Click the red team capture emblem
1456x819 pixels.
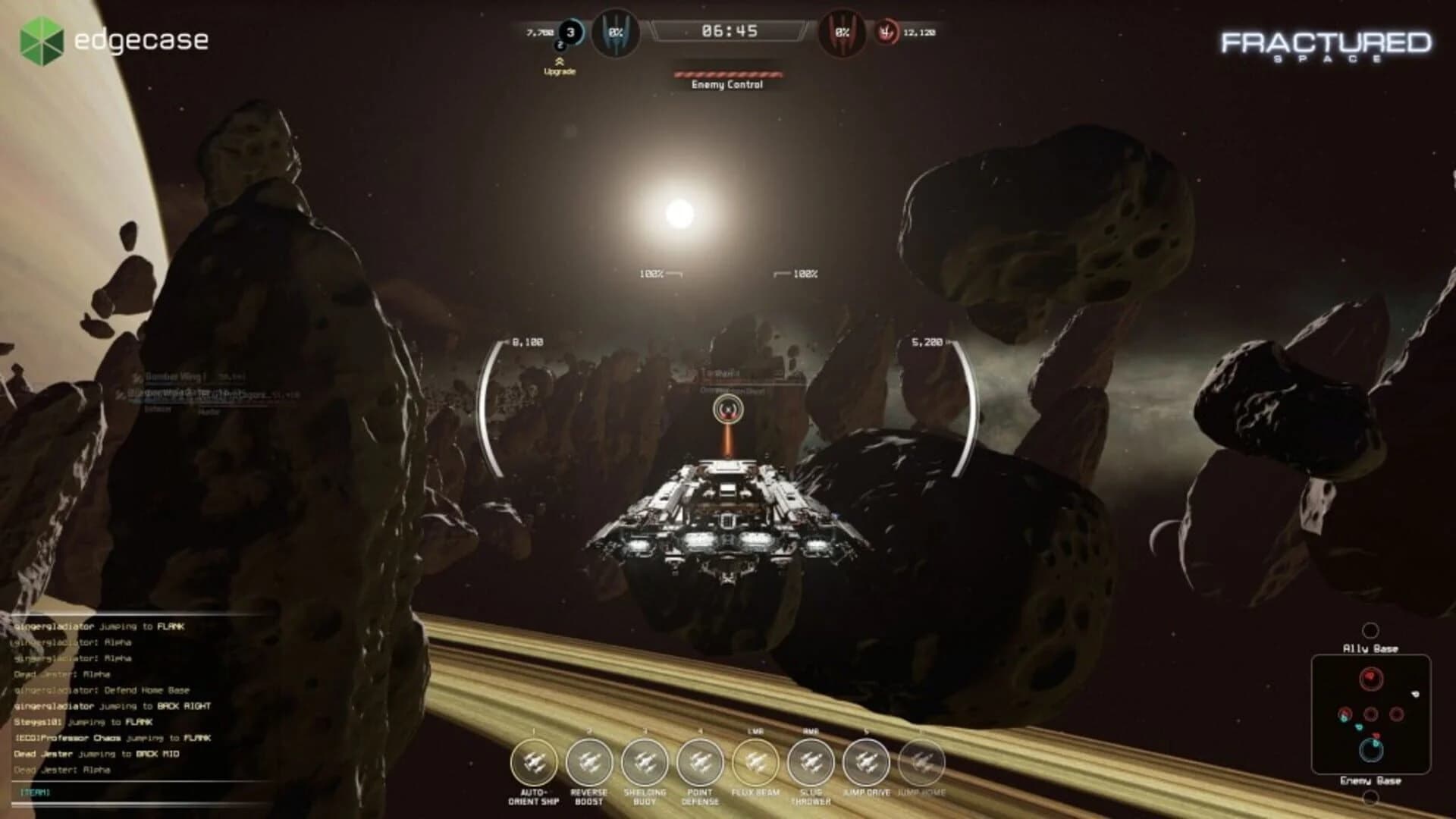[x=842, y=33]
